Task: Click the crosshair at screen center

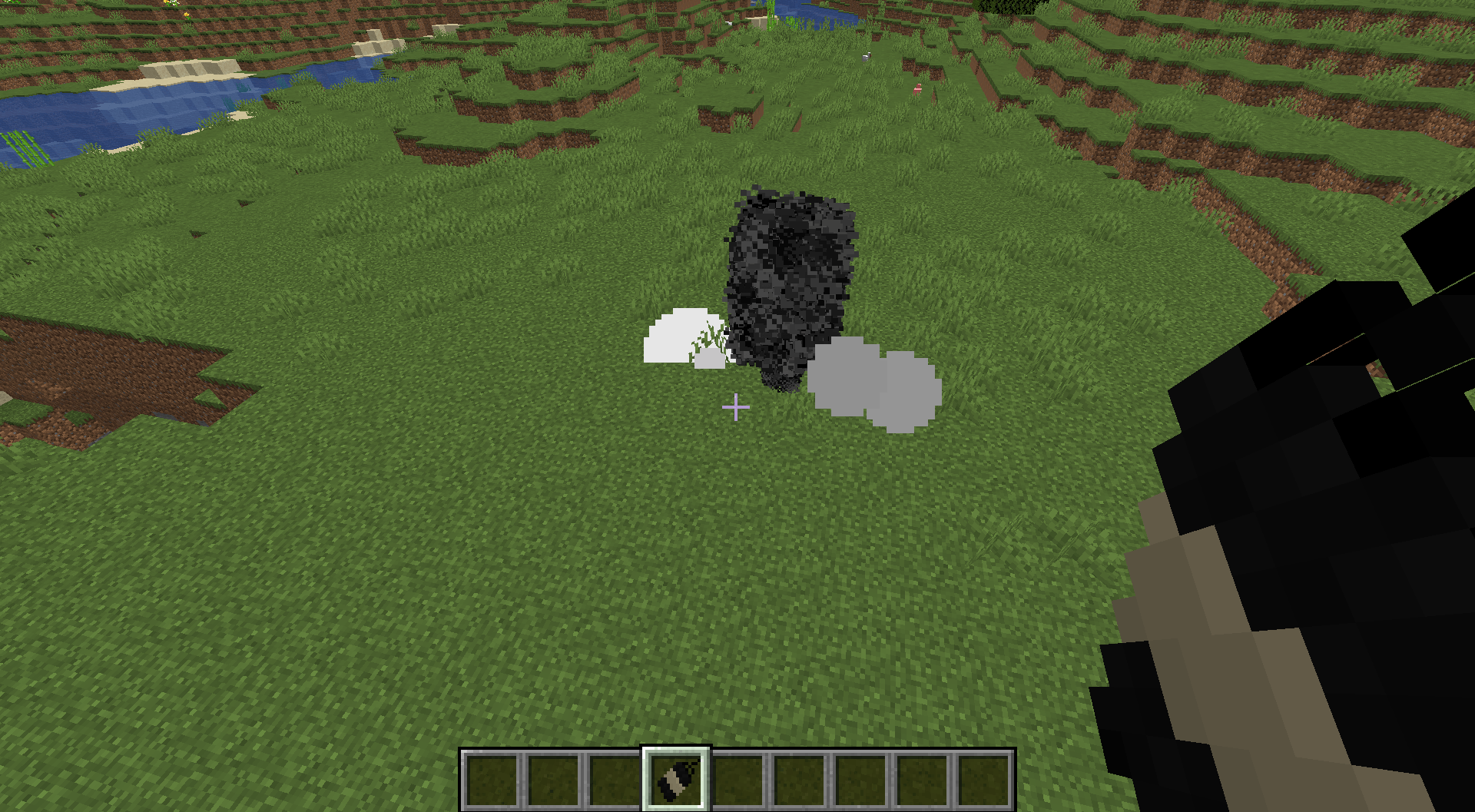Action: (735, 408)
